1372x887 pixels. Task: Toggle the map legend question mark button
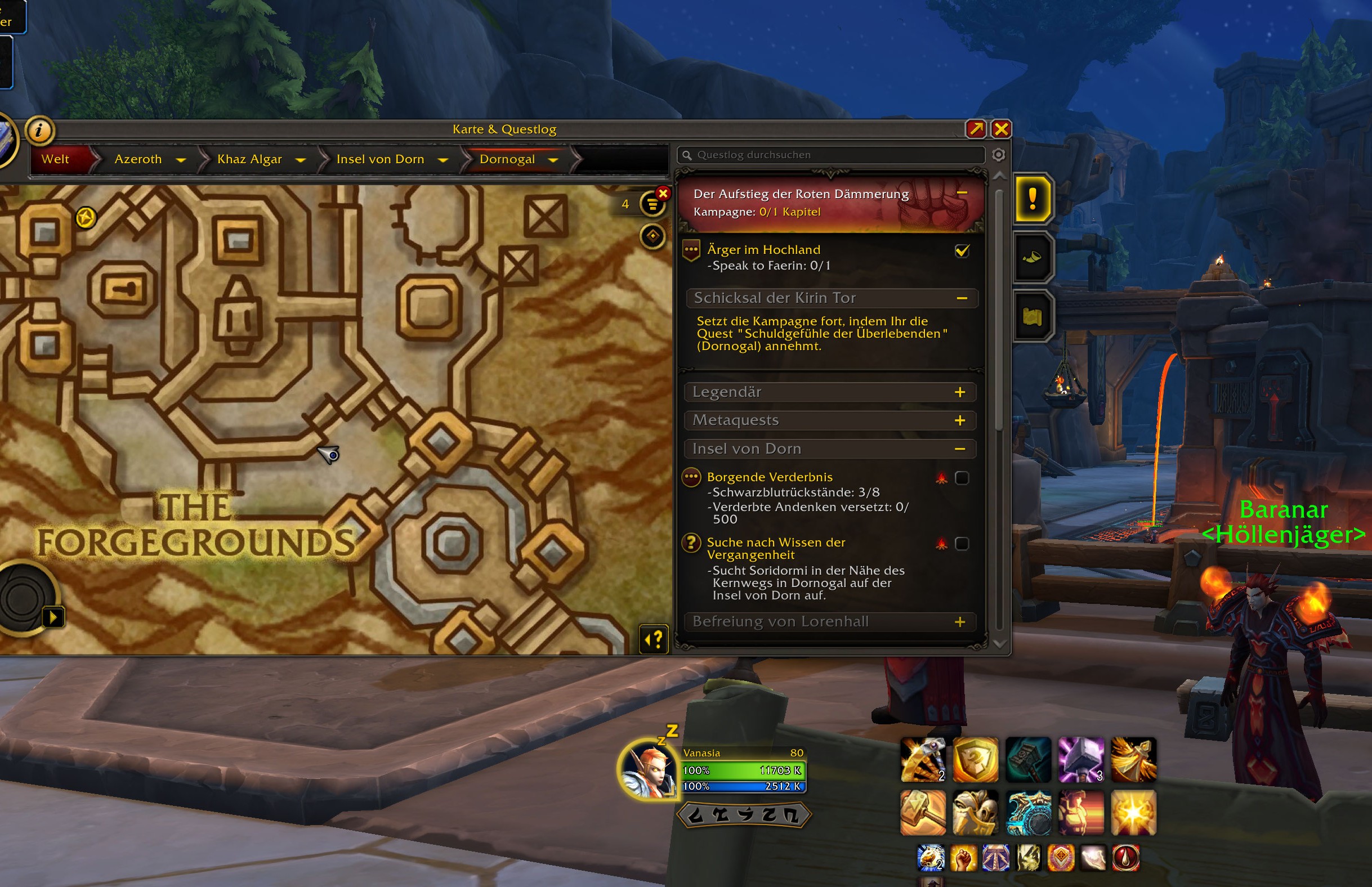pos(654,639)
